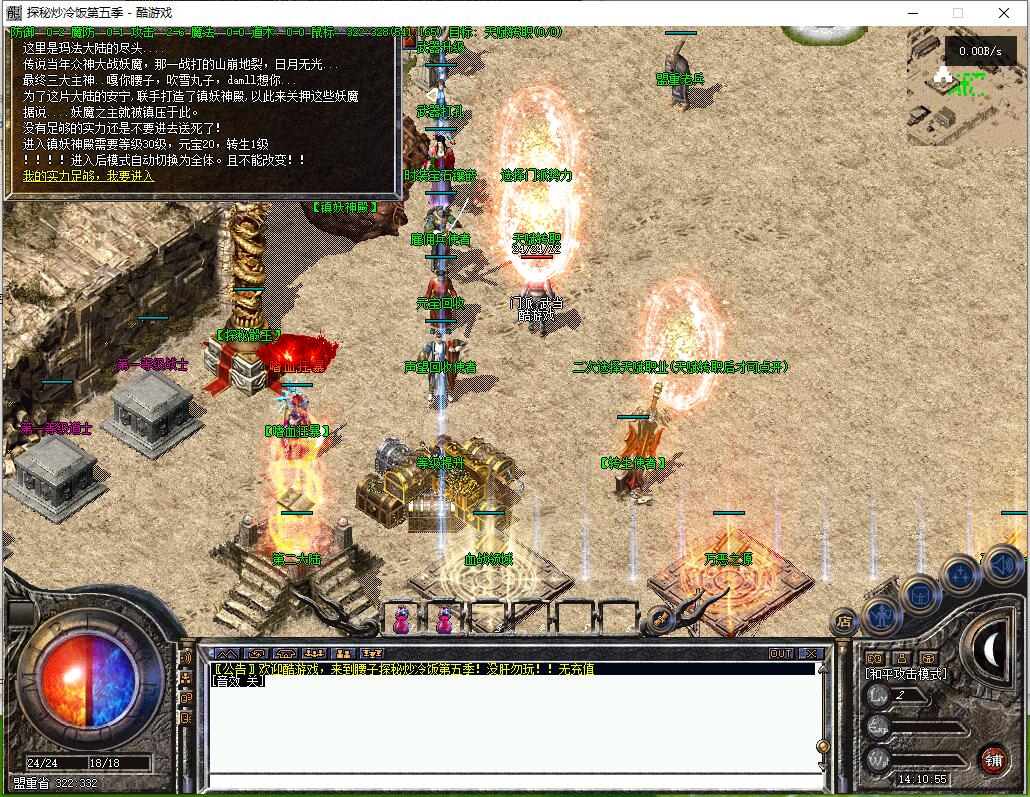
Task: Toggle sound with the speaker icon
Action: pos(1003,566)
